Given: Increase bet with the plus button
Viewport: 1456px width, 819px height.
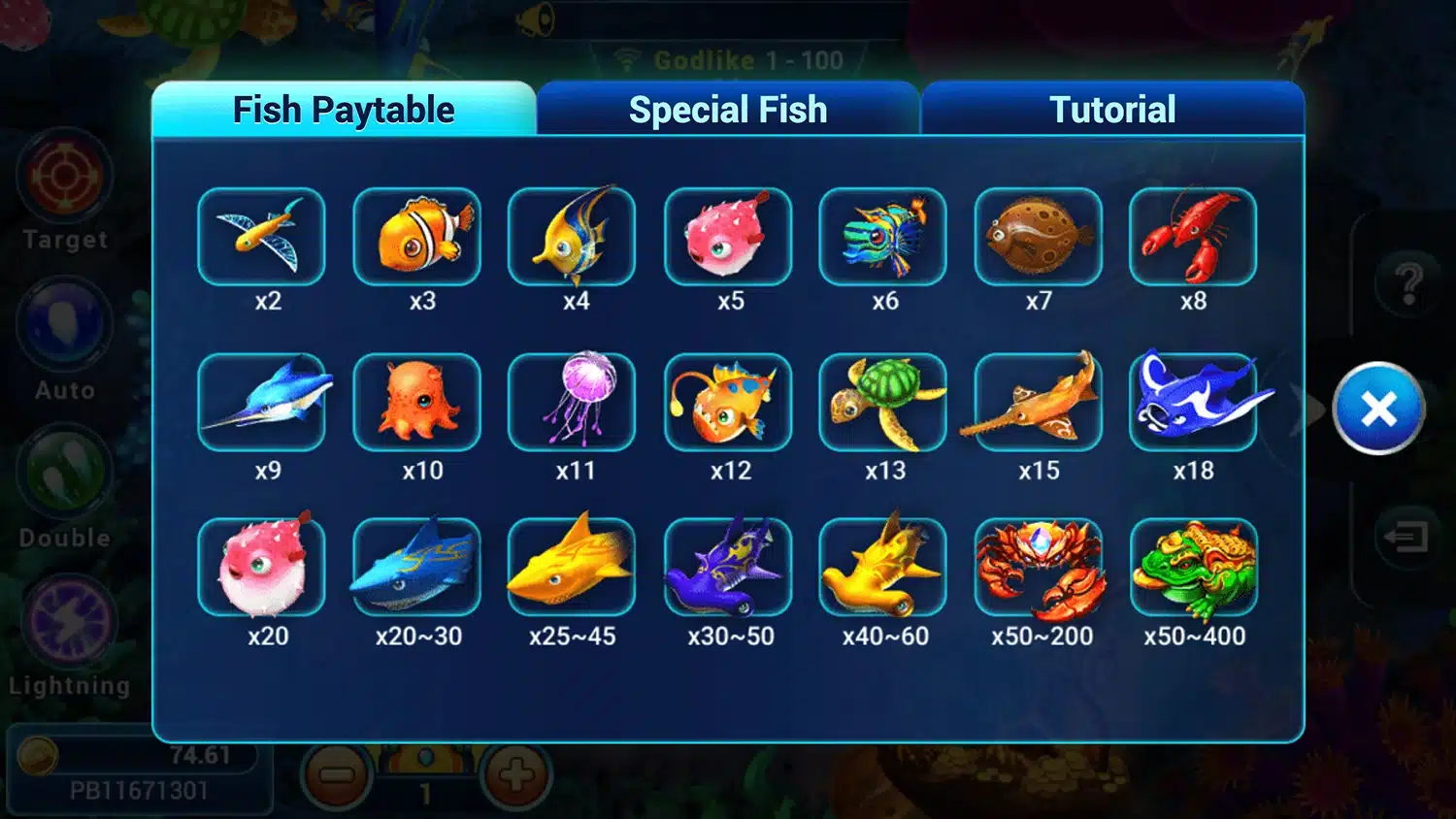Looking at the screenshot, I should (515, 775).
